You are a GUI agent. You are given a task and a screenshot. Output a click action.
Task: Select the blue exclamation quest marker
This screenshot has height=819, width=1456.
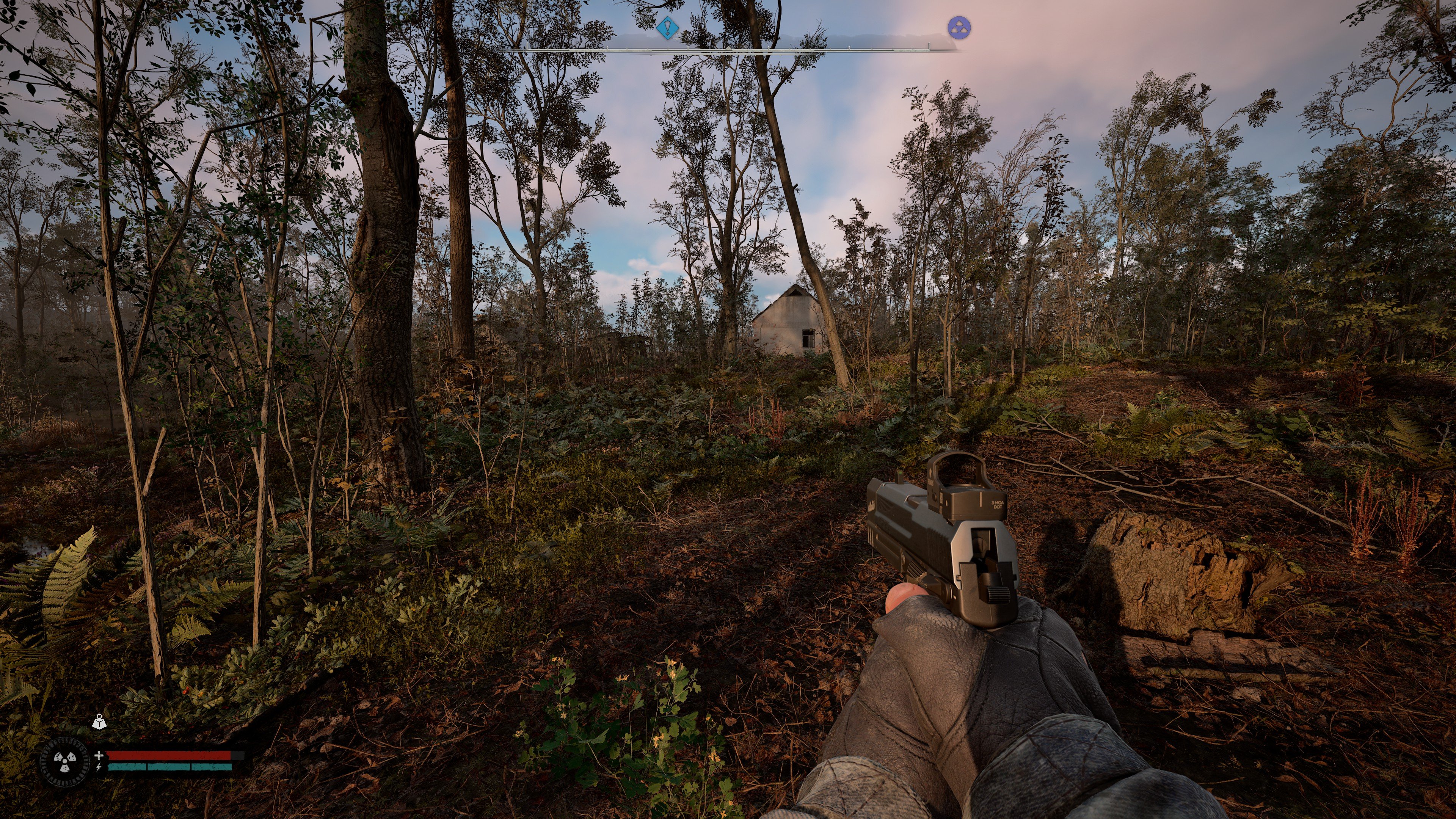pos(667,27)
